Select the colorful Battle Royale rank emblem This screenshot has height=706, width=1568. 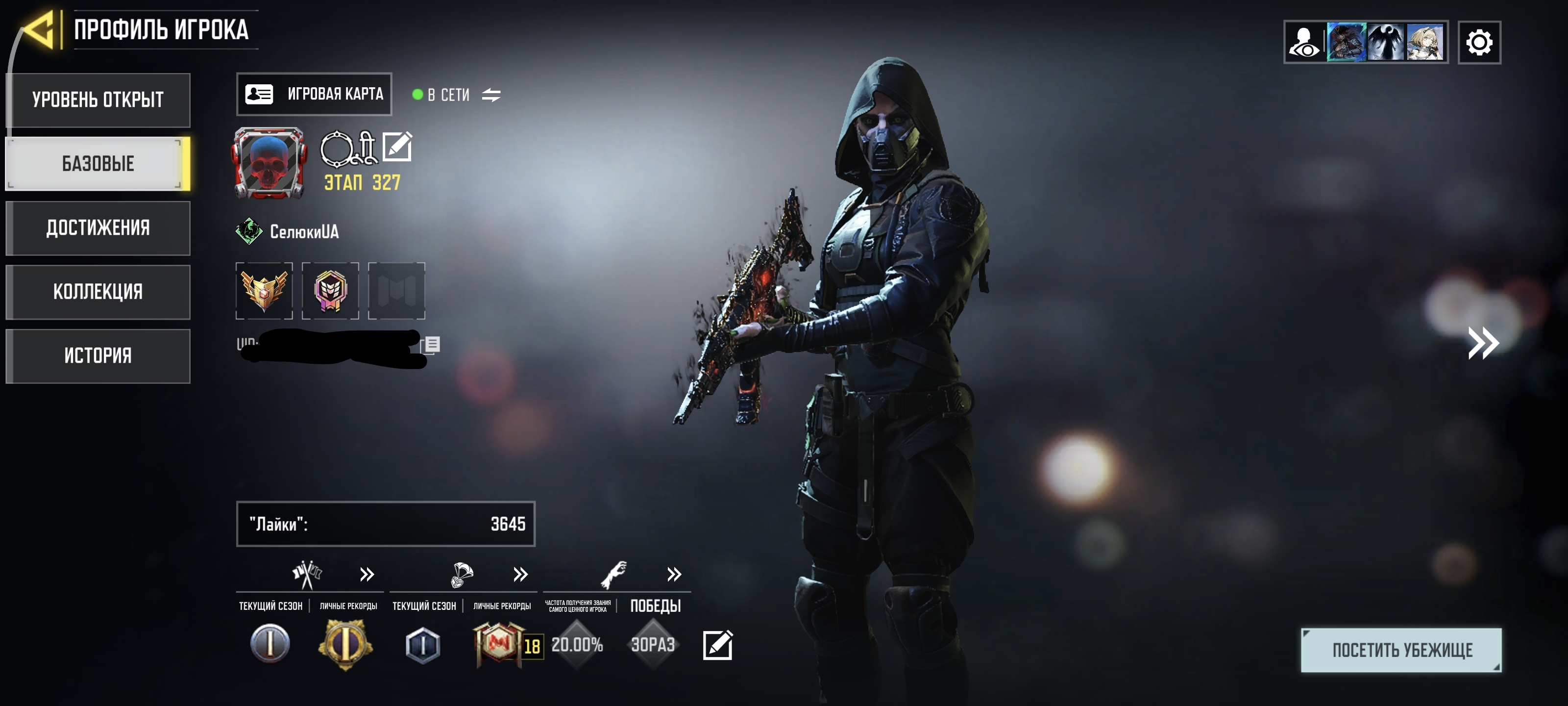331,291
